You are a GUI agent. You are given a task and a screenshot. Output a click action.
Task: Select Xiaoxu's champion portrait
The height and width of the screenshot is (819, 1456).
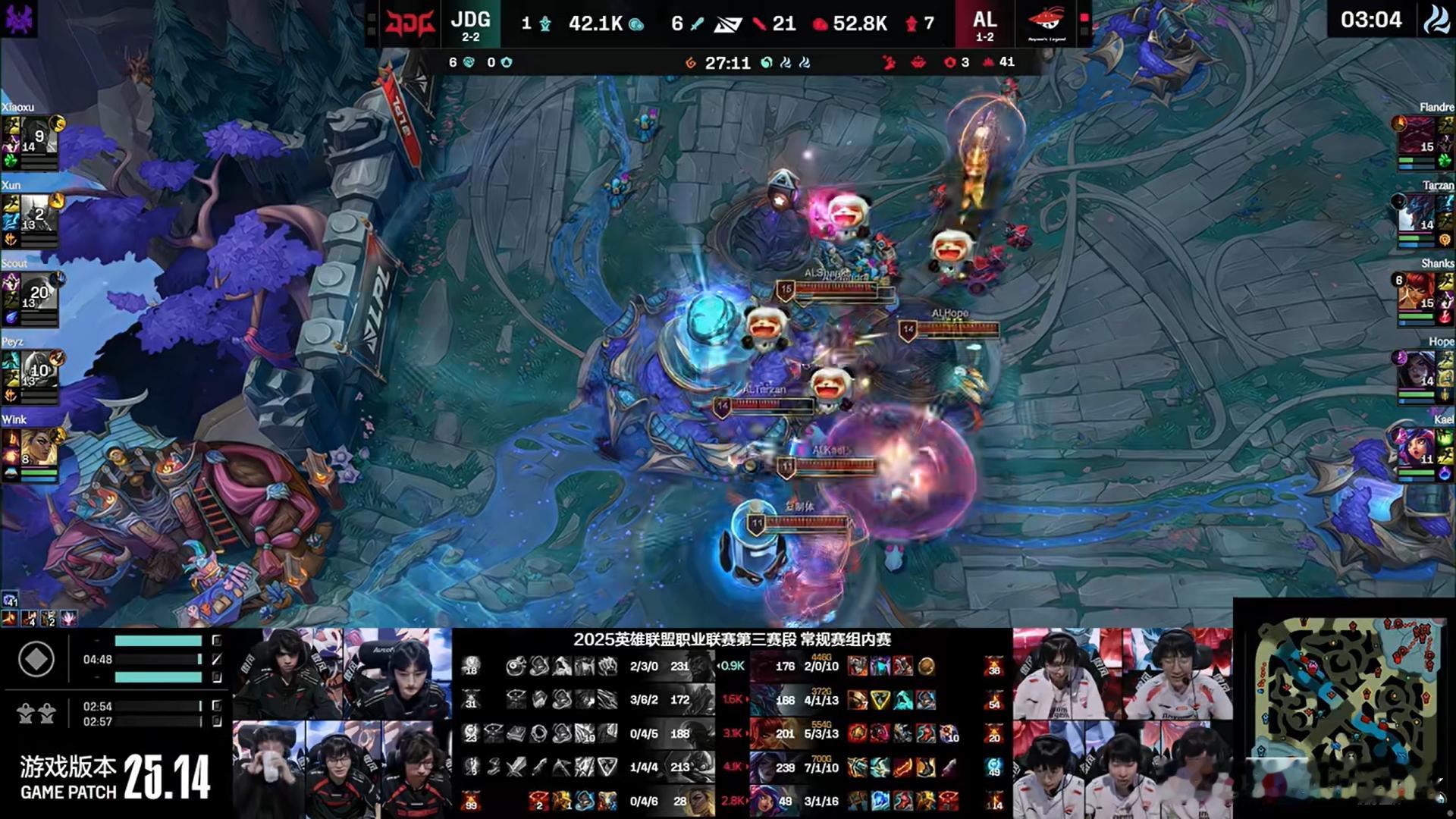[x=39, y=136]
